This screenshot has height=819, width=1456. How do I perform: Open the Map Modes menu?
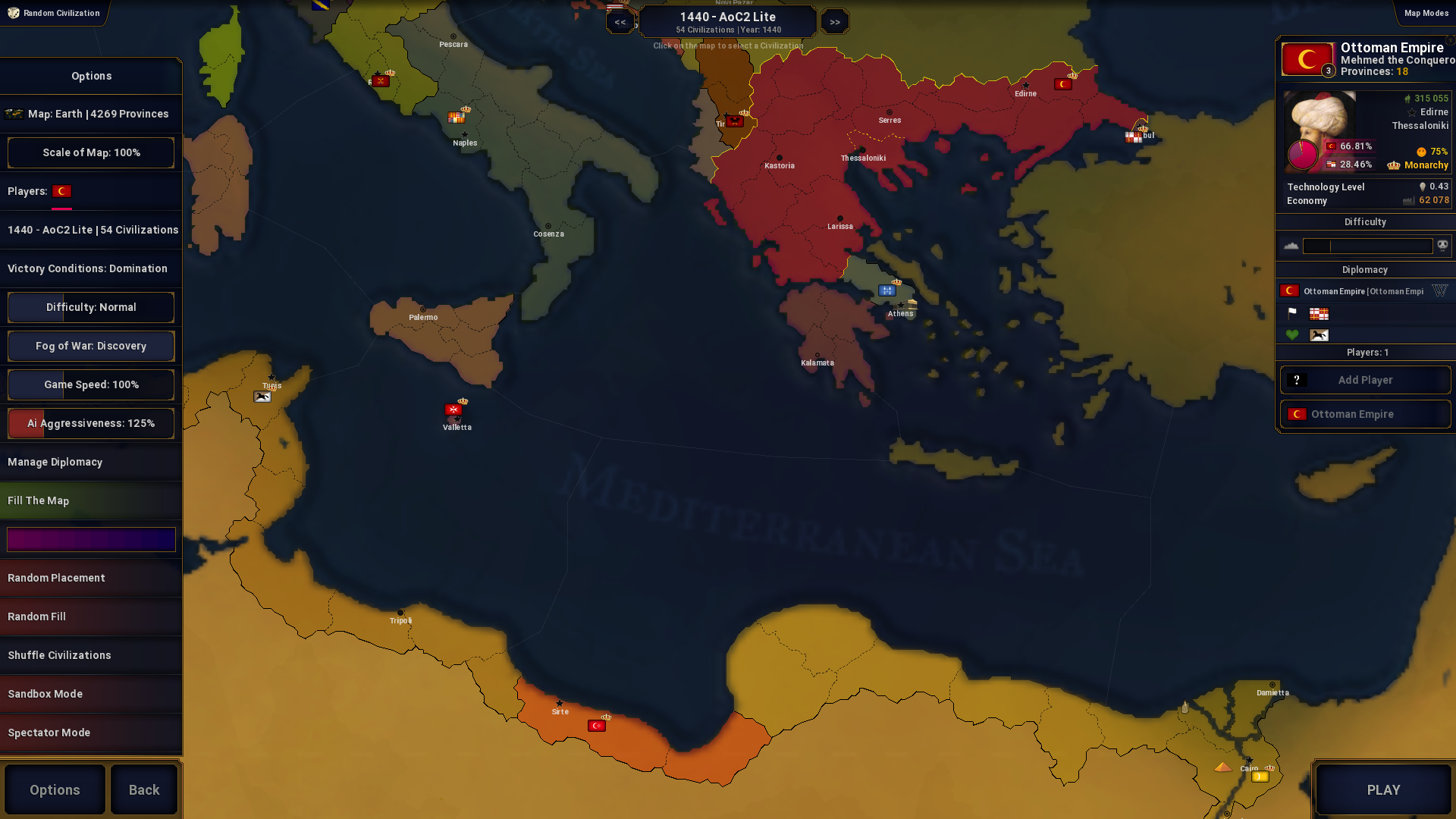click(1426, 12)
